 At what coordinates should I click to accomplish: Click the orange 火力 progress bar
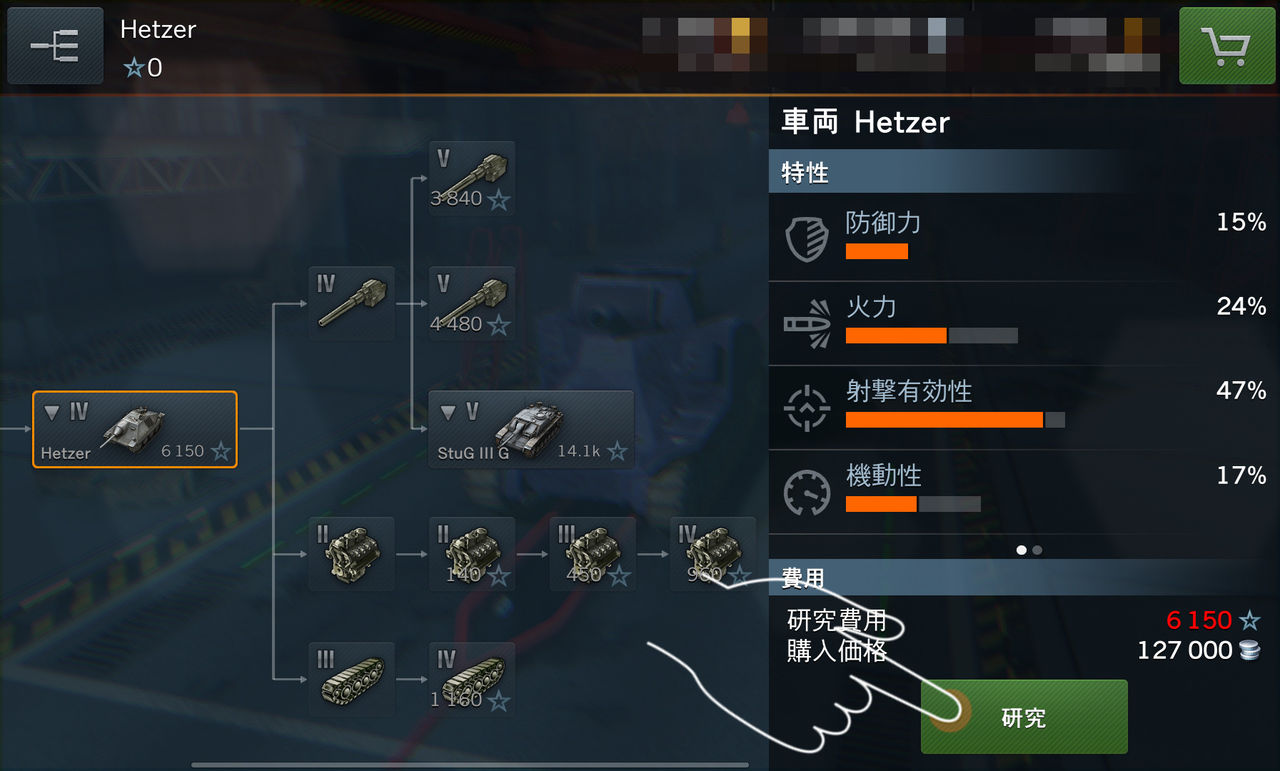pos(895,335)
